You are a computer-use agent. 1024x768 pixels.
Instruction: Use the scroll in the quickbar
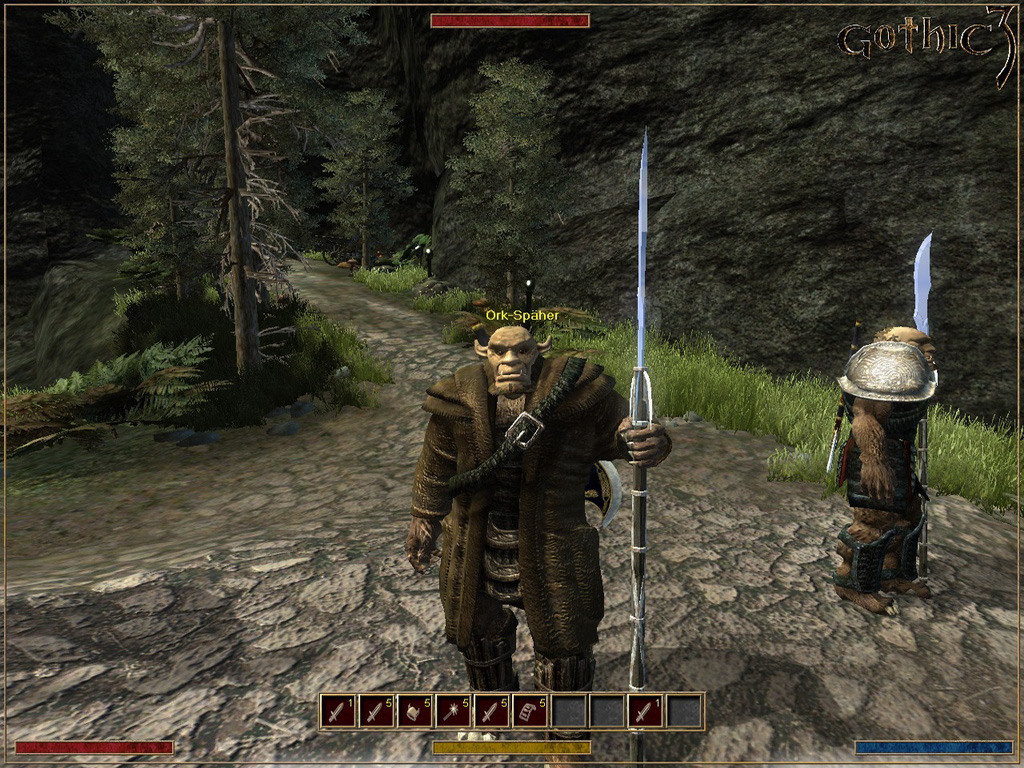tap(530, 711)
